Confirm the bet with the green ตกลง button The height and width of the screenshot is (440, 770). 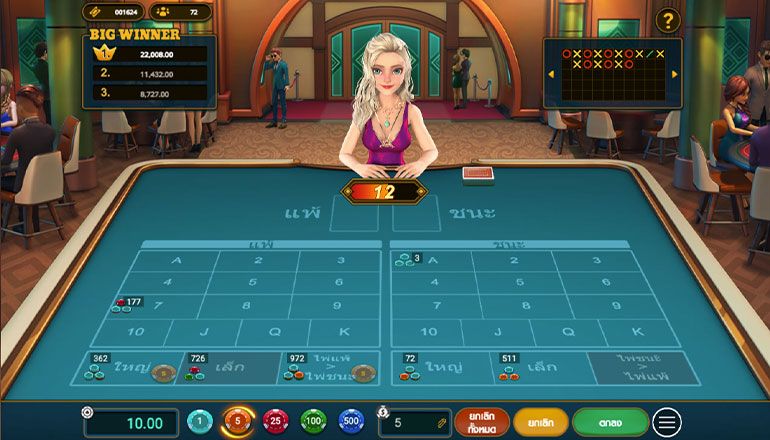click(x=610, y=422)
